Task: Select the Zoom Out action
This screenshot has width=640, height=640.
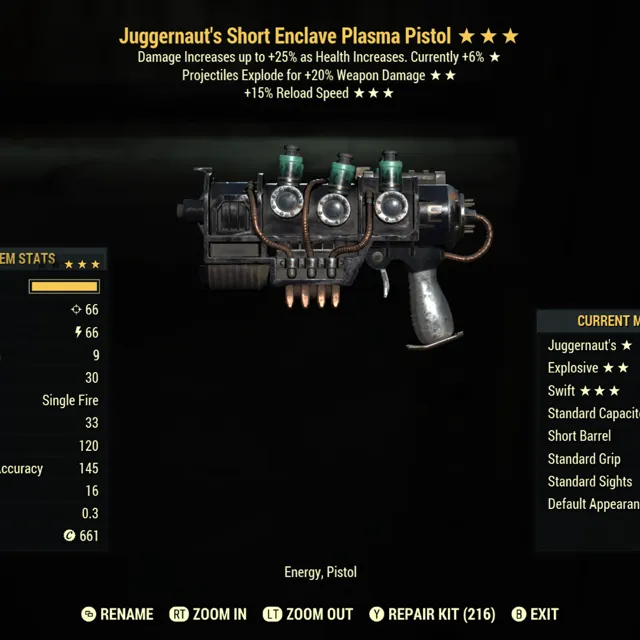Action: point(310,614)
